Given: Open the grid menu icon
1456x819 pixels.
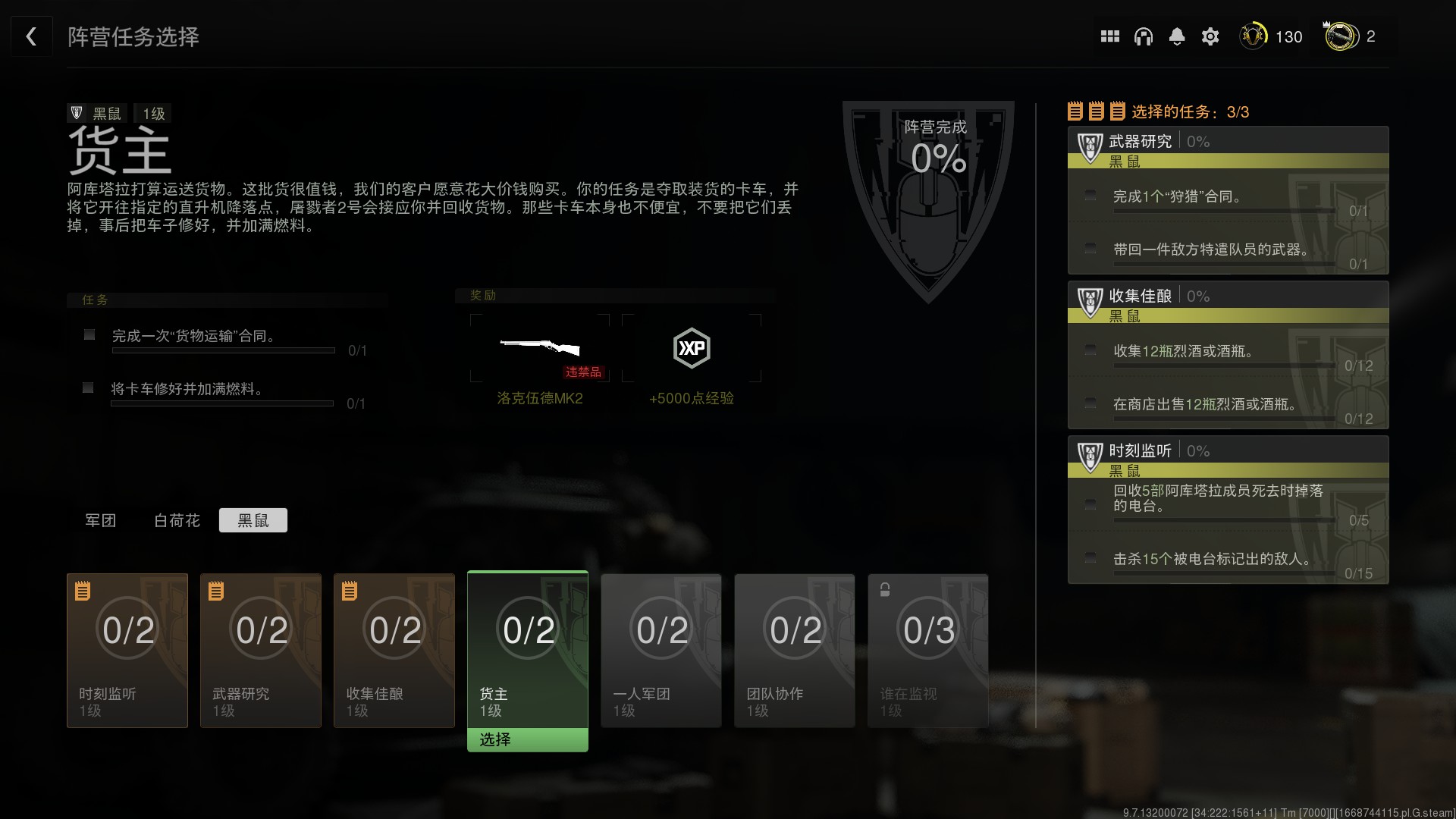Looking at the screenshot, I should 1109,36.
